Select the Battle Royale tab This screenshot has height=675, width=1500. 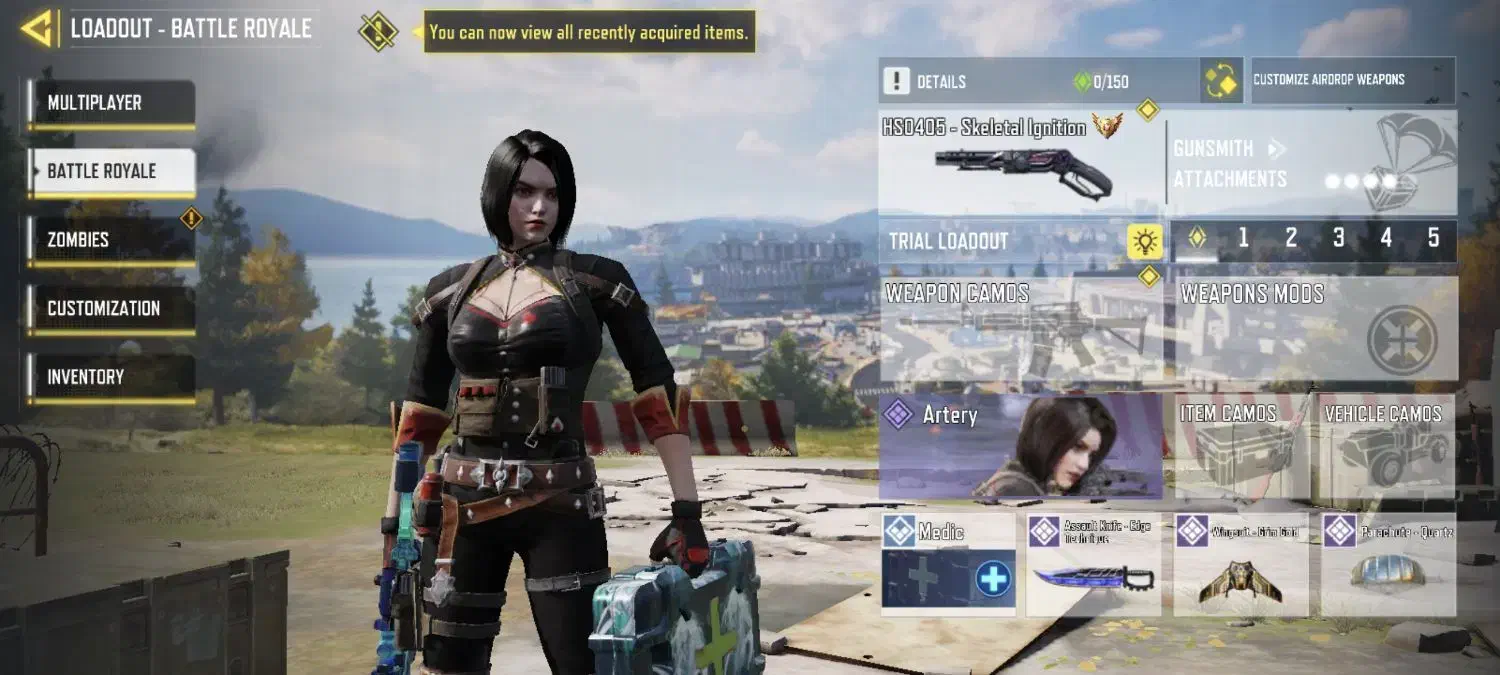tap(111, 171)
